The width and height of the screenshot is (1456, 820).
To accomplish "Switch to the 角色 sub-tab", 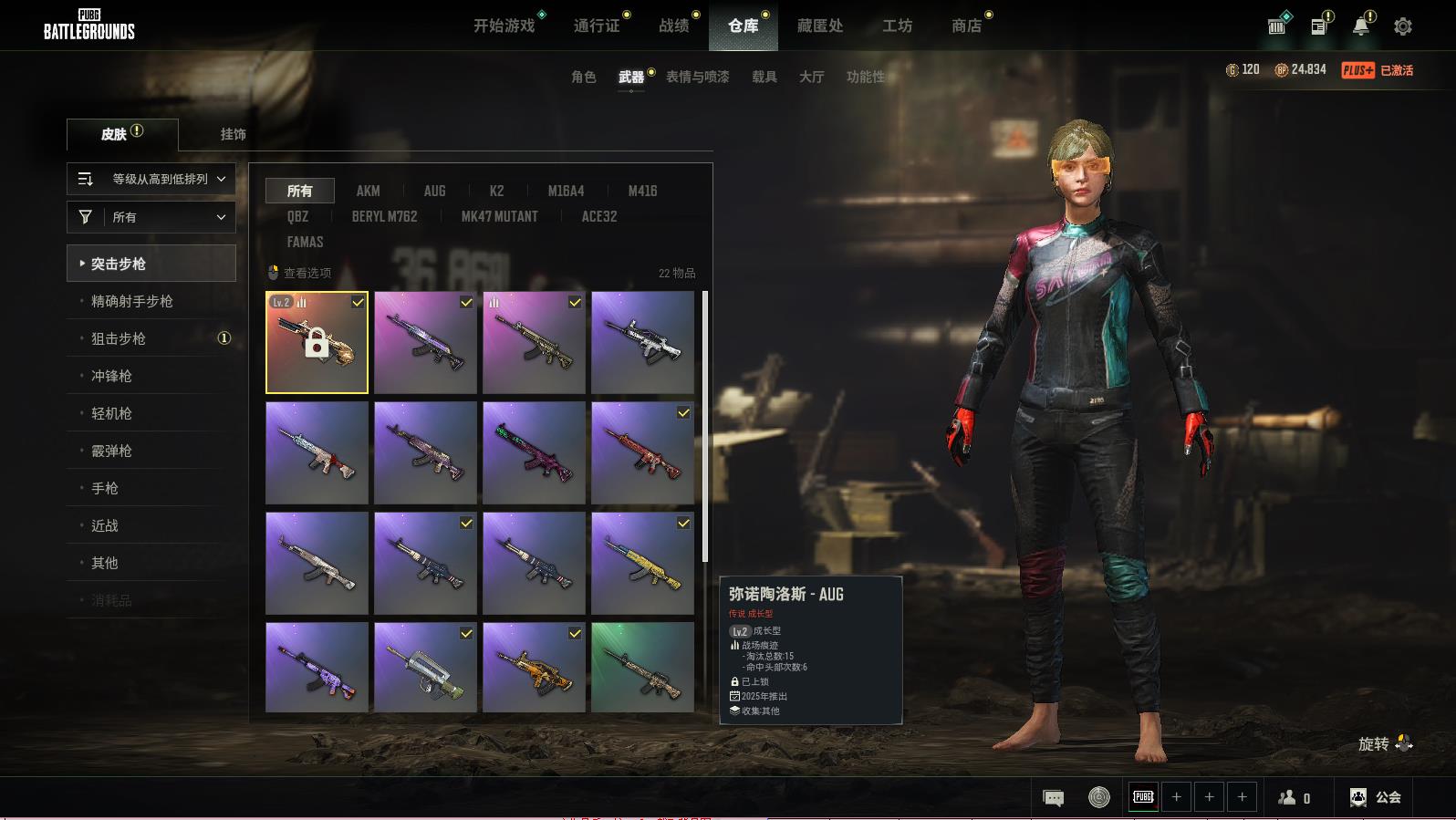I will tap(584, 77).
